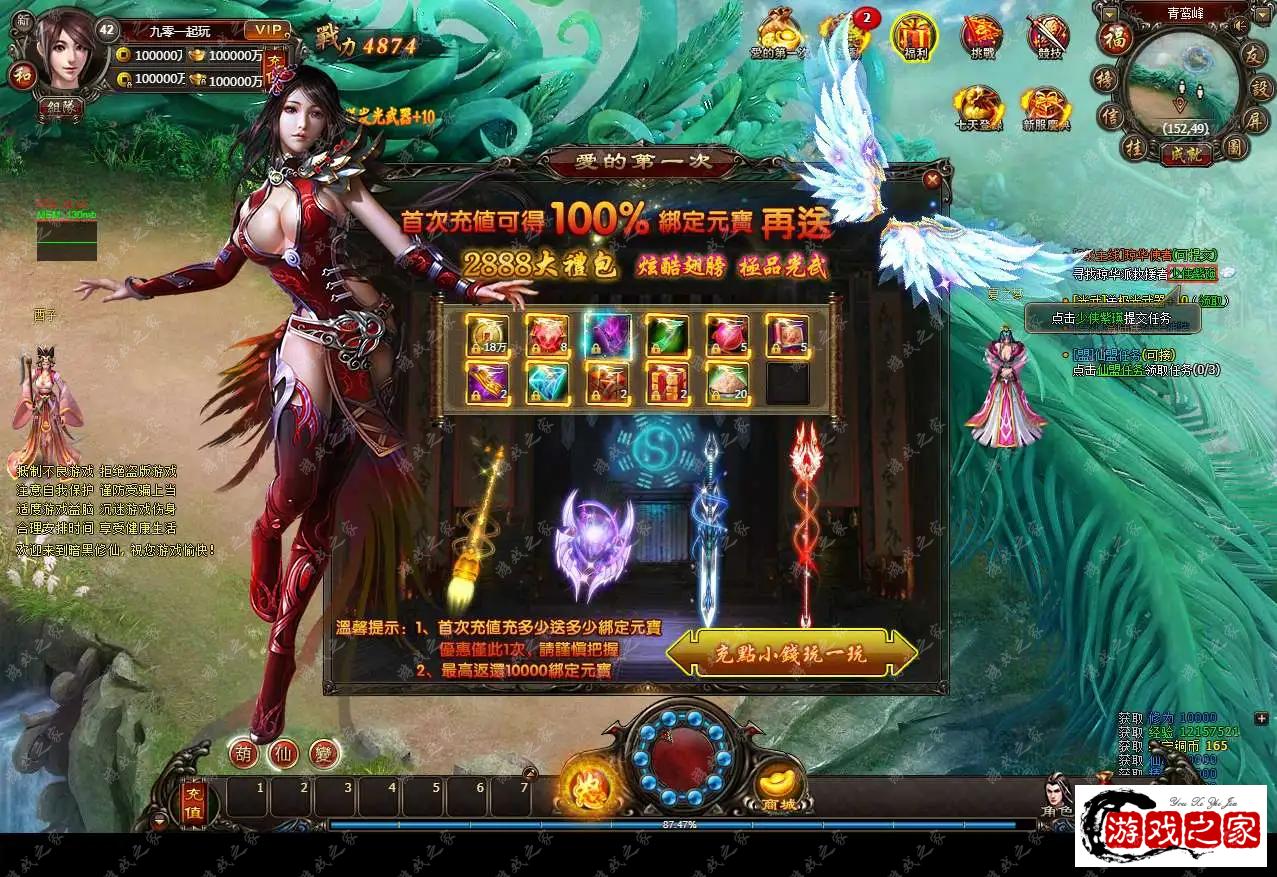Close the first recharge promotion popup

(x=932, y=180)
